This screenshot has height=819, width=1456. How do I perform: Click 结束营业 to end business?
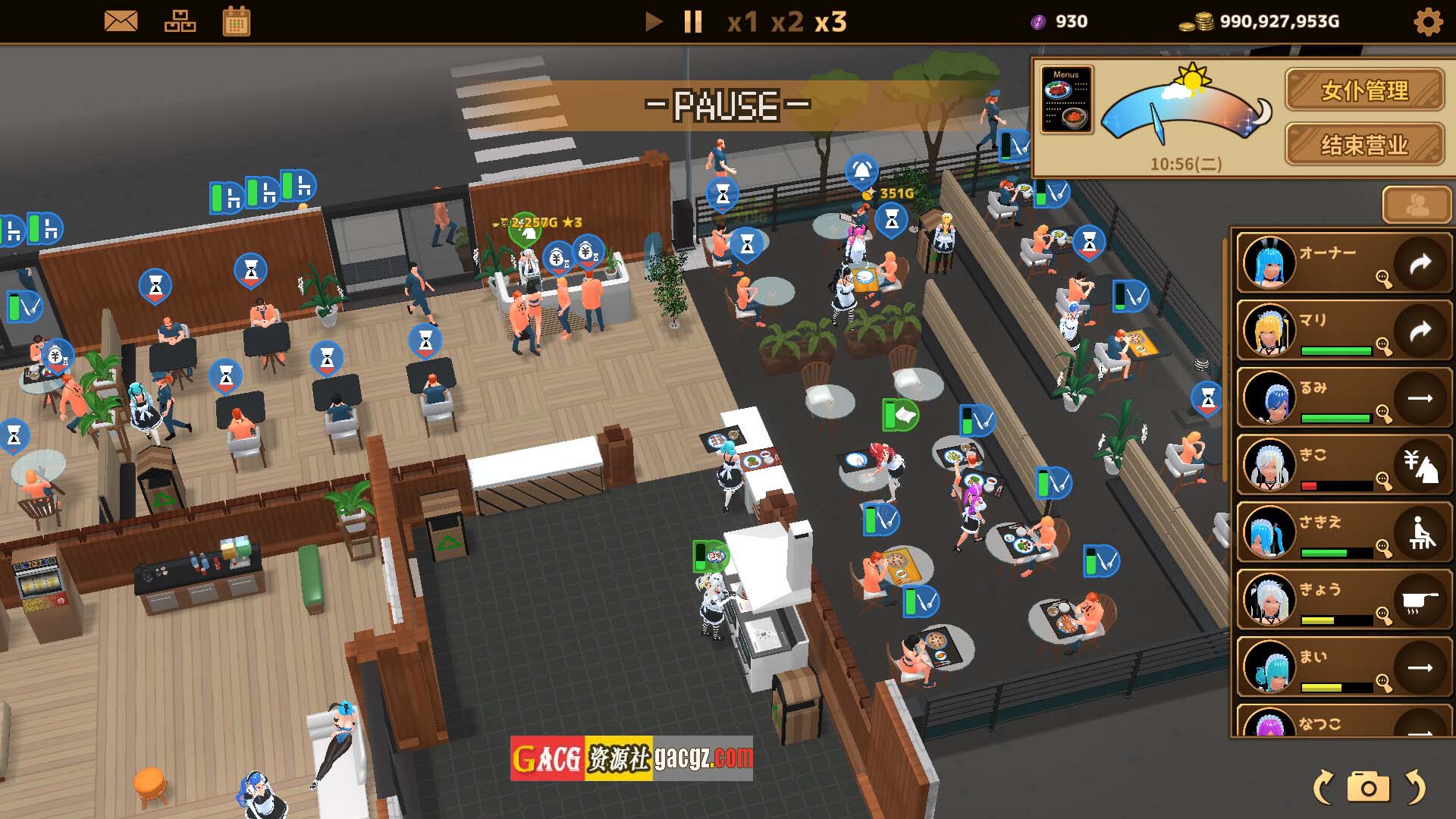coord(1364,144)
